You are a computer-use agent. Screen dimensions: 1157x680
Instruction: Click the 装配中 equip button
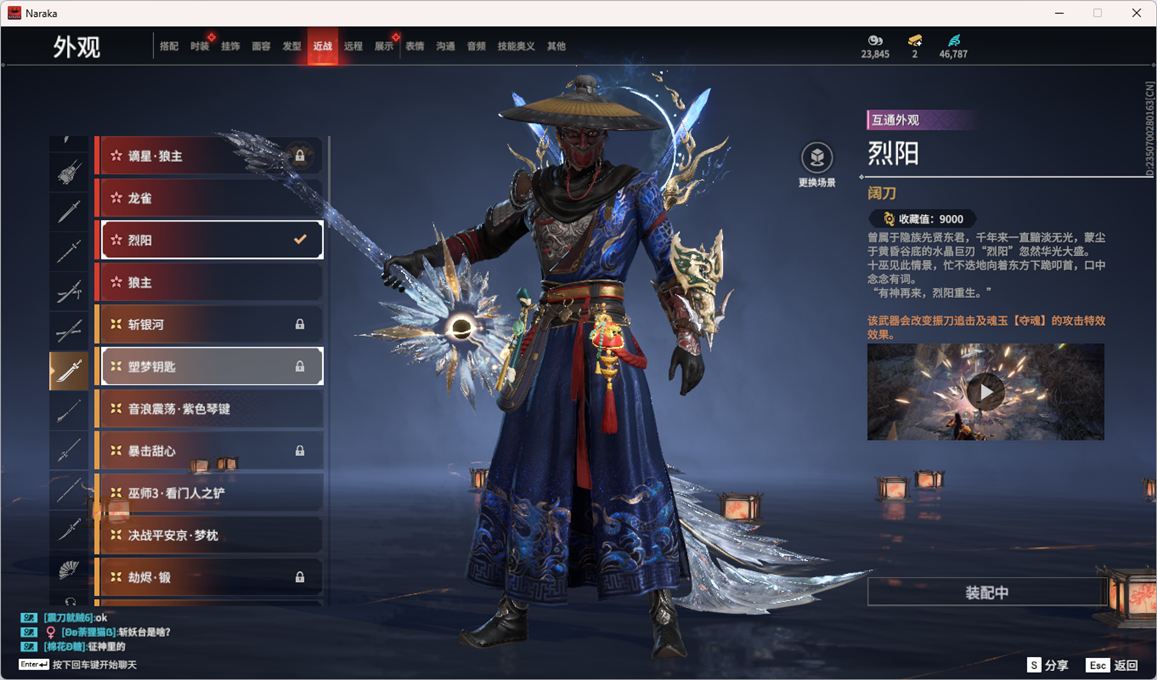[986, 592]
